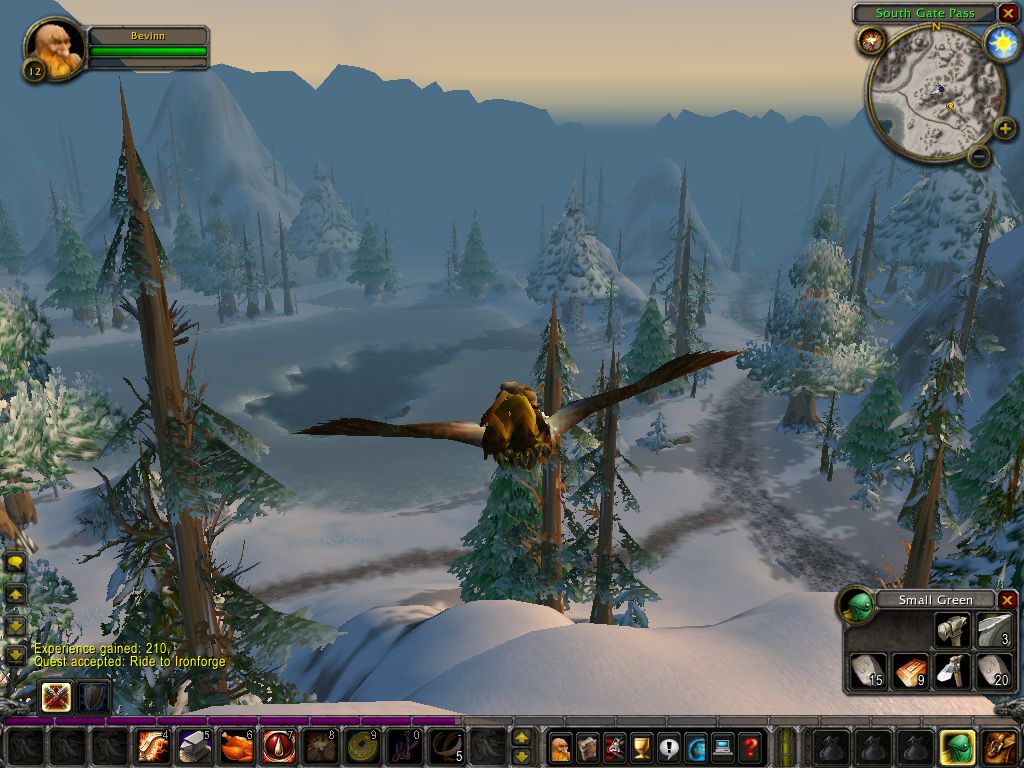Screen dimensions: 1024x768
Task: Close the Small Green bag window
Action: [1007, 600]
